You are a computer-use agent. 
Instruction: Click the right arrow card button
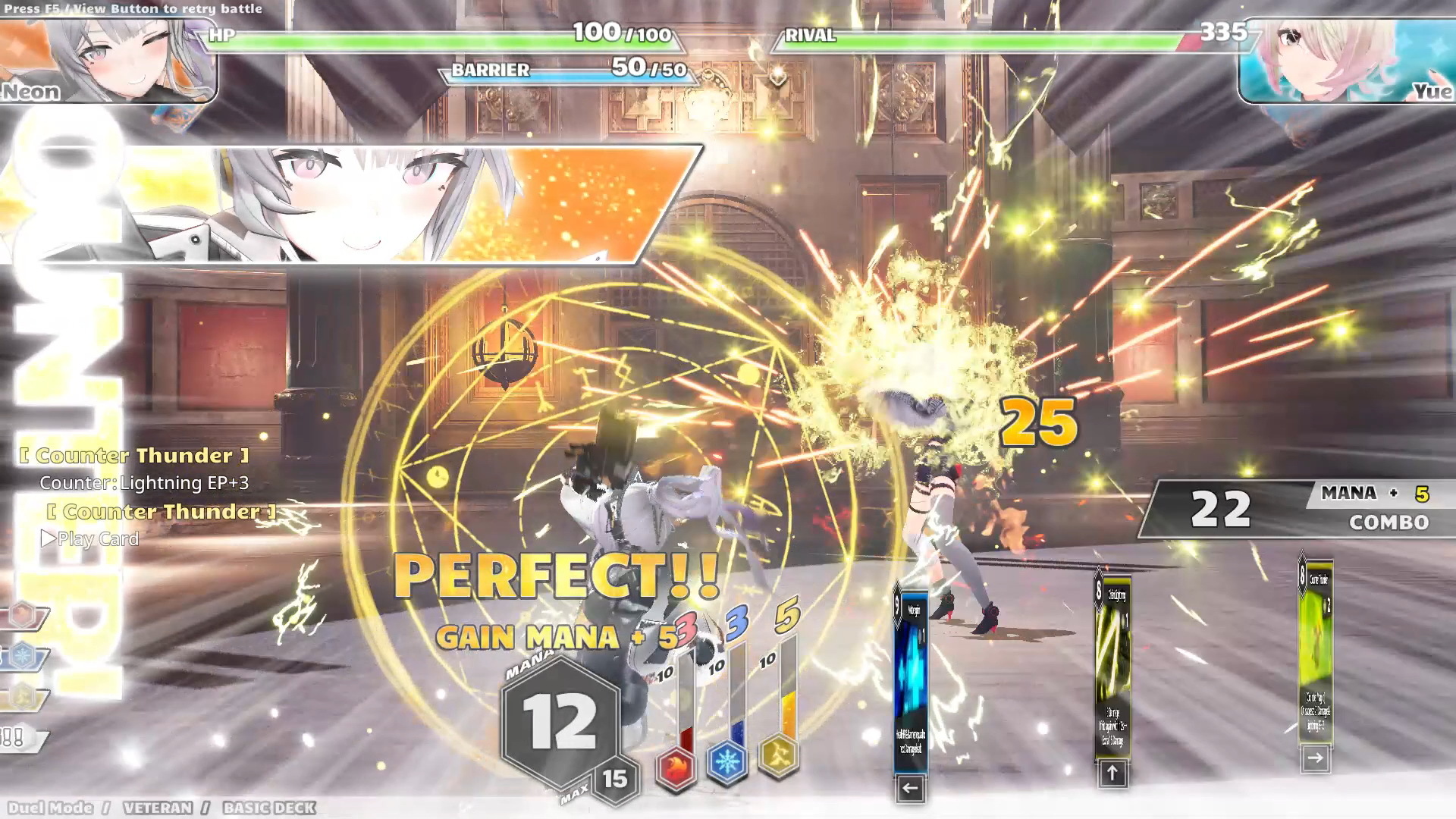(x=1316, y=758)
